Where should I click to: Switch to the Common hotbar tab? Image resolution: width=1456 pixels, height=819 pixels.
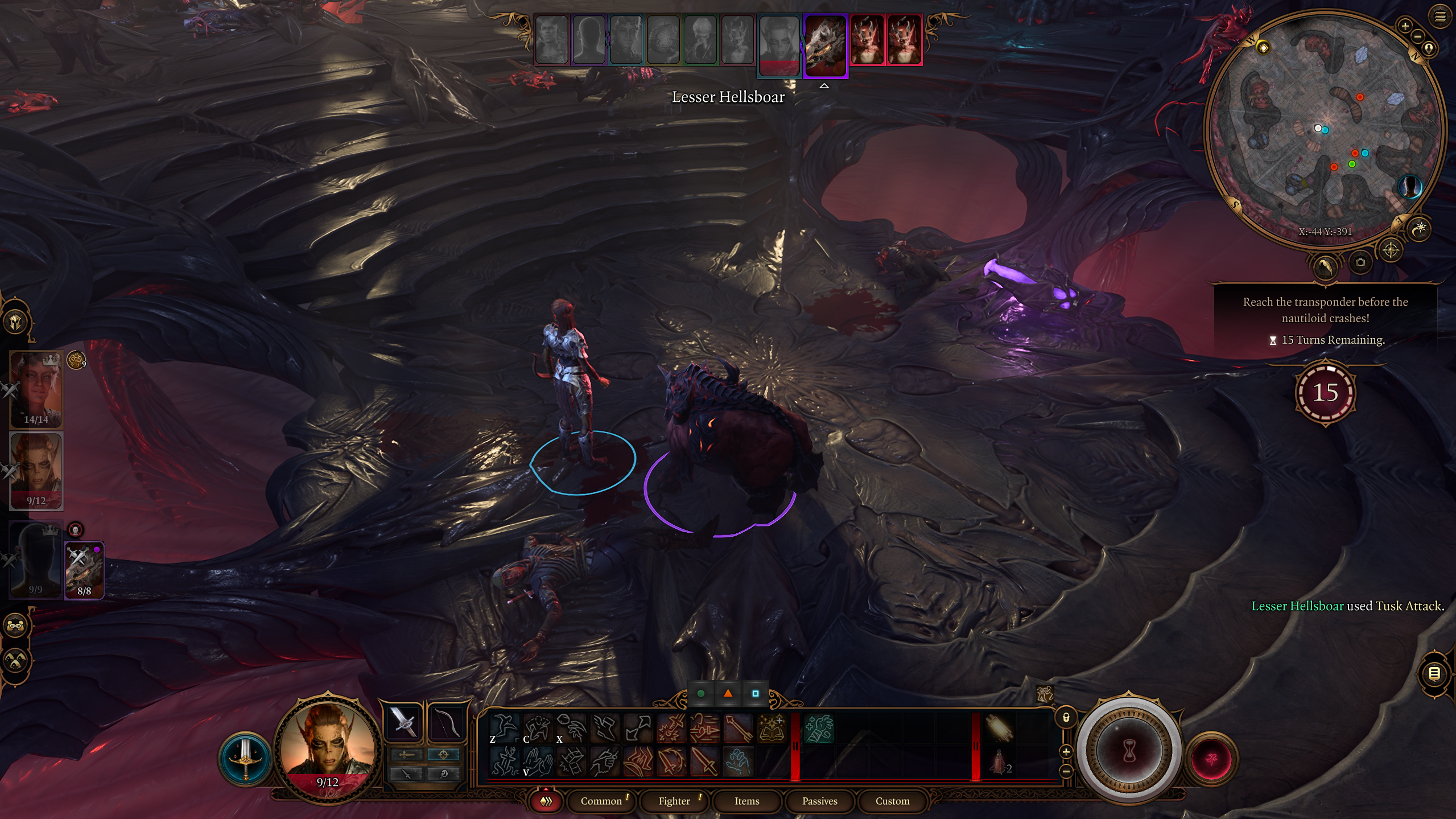[x=601, y=801]
